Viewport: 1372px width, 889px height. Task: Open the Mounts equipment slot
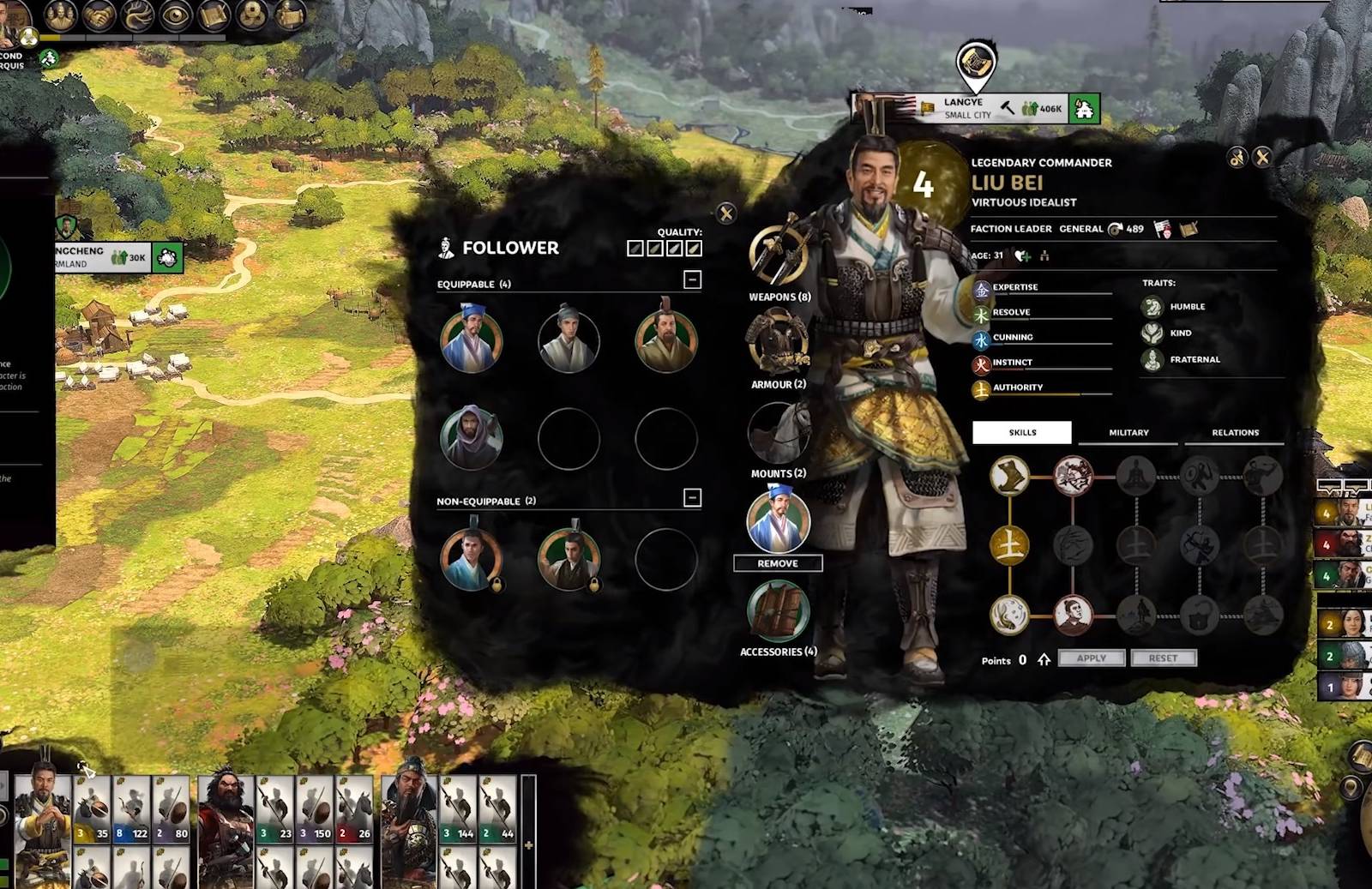click(x=778, y=433)
